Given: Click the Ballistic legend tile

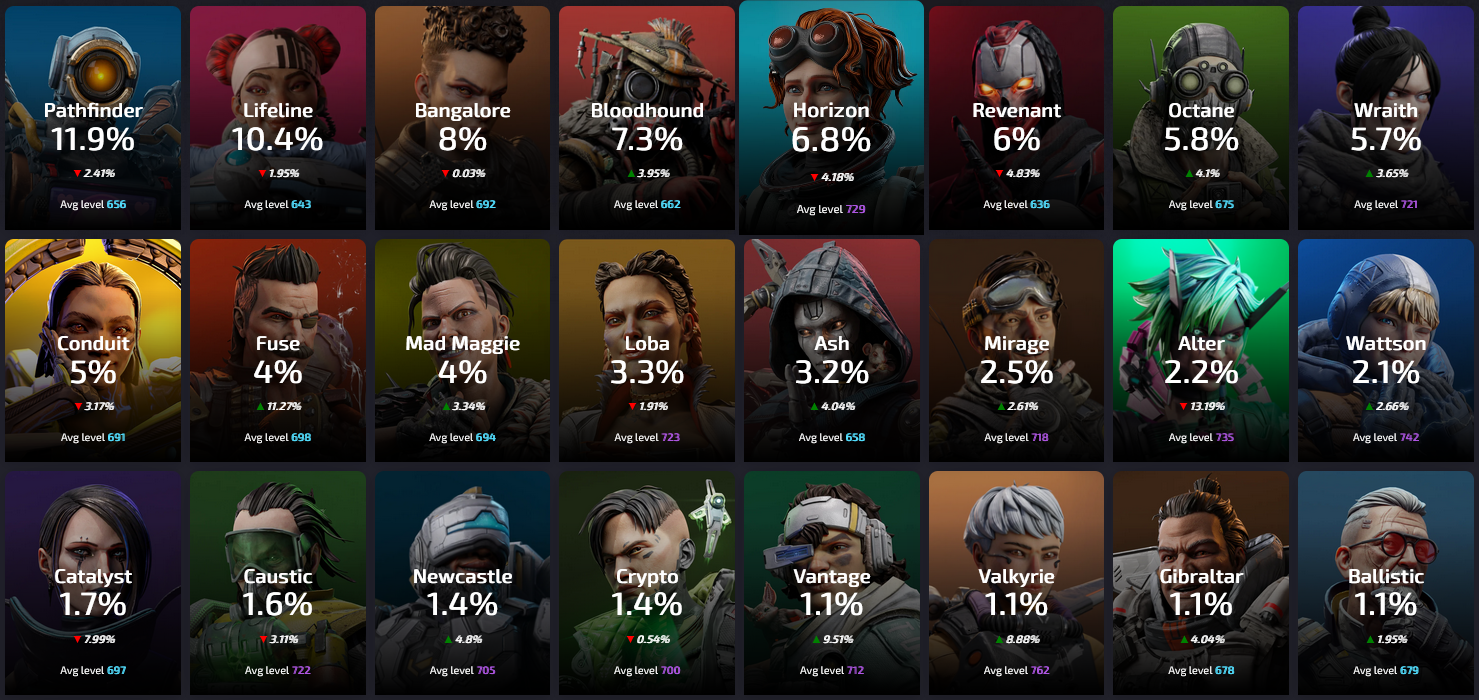Looking at the screenshot, I should point(1385,584).
